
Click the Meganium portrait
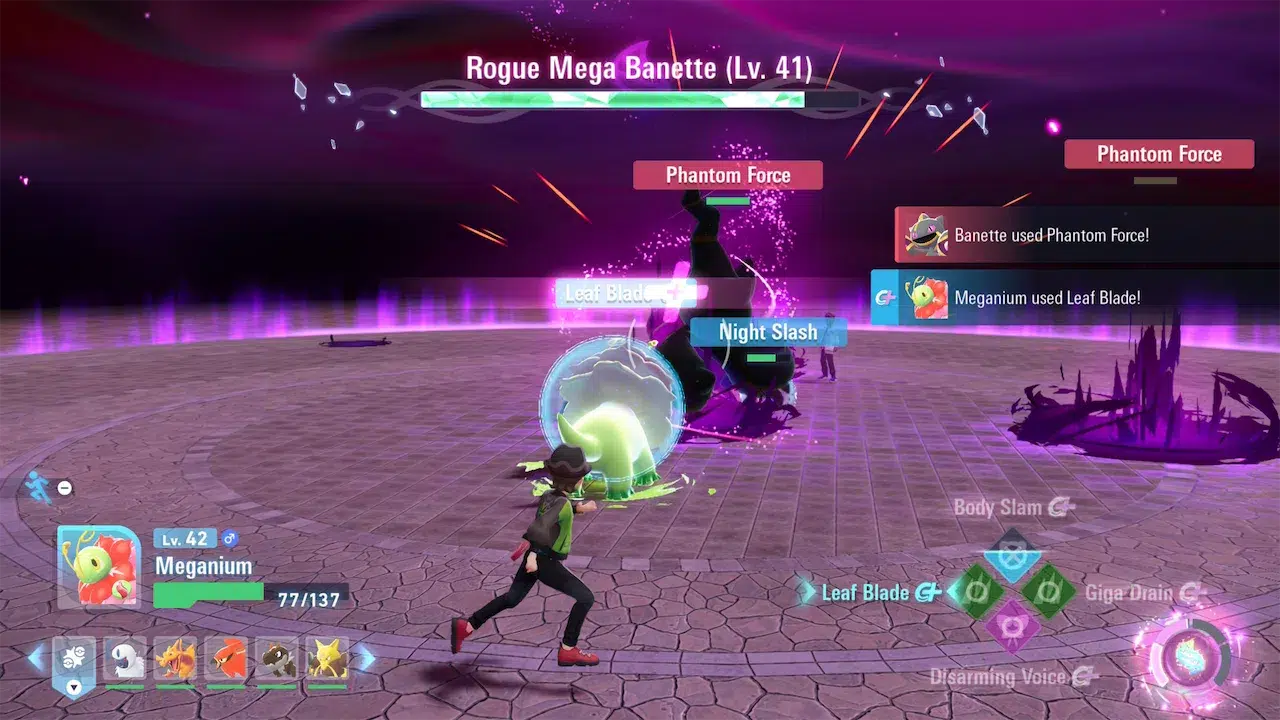tap(98, 567)
